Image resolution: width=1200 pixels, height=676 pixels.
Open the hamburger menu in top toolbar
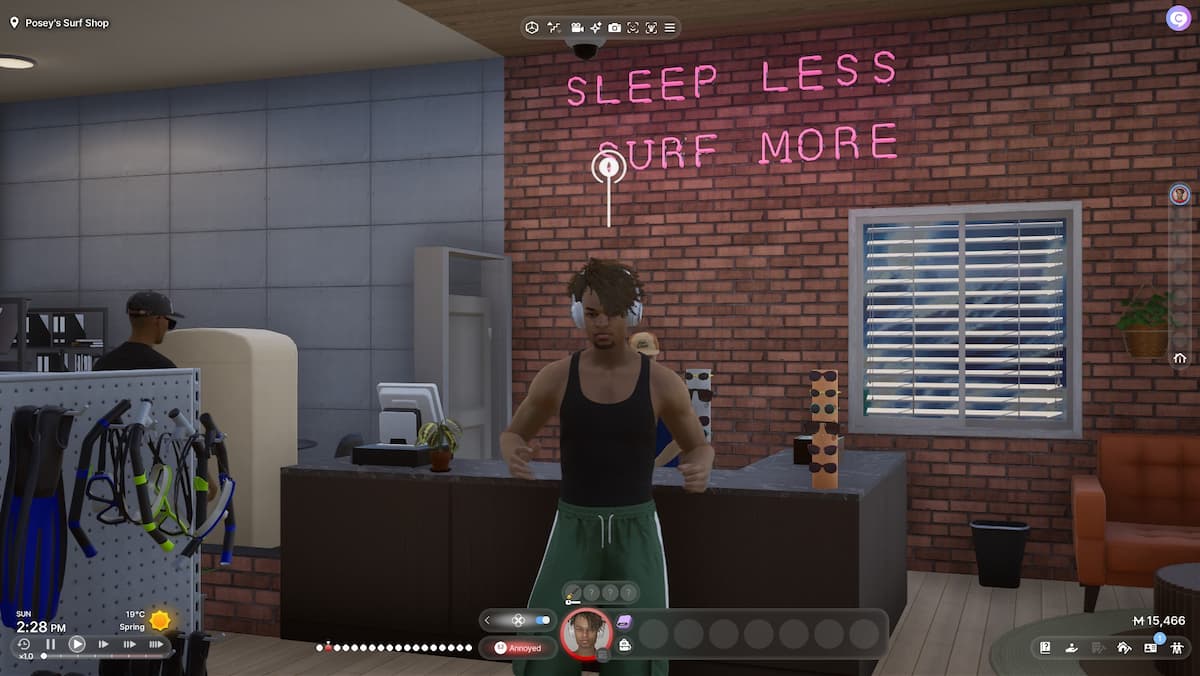pyautogui.click(x=669, y=27)
